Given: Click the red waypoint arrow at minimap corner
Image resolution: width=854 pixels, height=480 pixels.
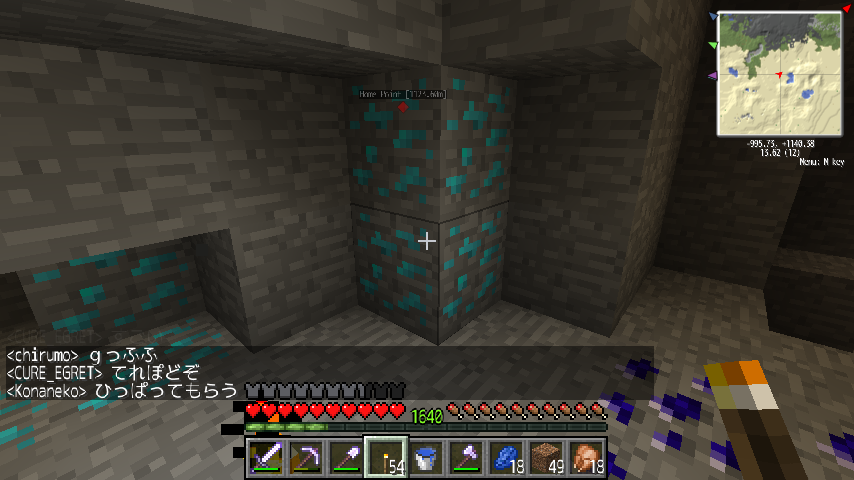Looking at the screenshot, I should tap(844, 8).
